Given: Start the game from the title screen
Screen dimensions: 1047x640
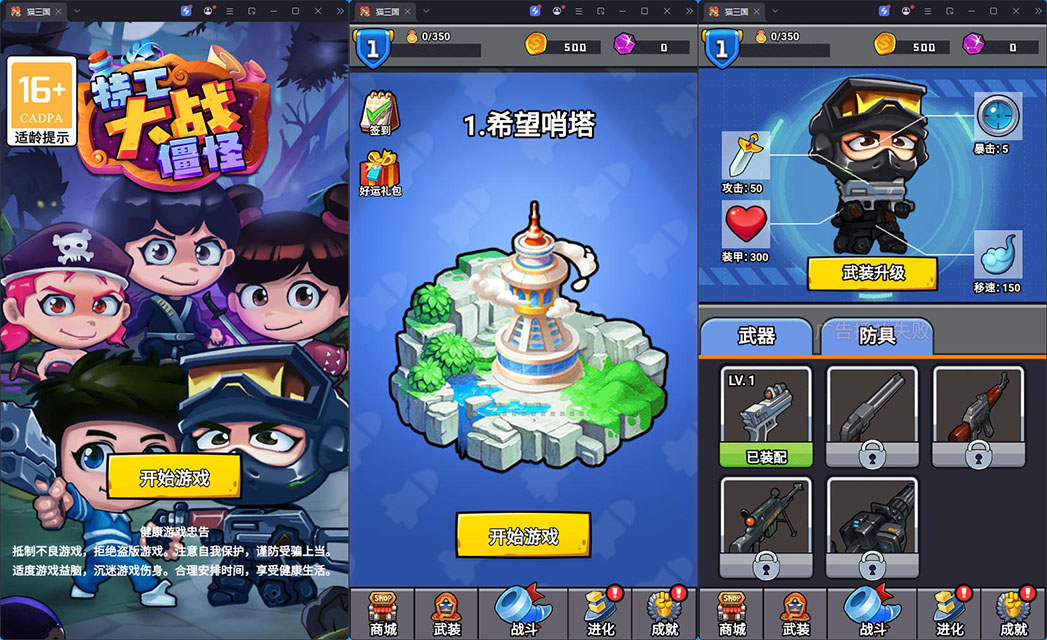Looking at the screenshot, I should click(x=174, y=477).
